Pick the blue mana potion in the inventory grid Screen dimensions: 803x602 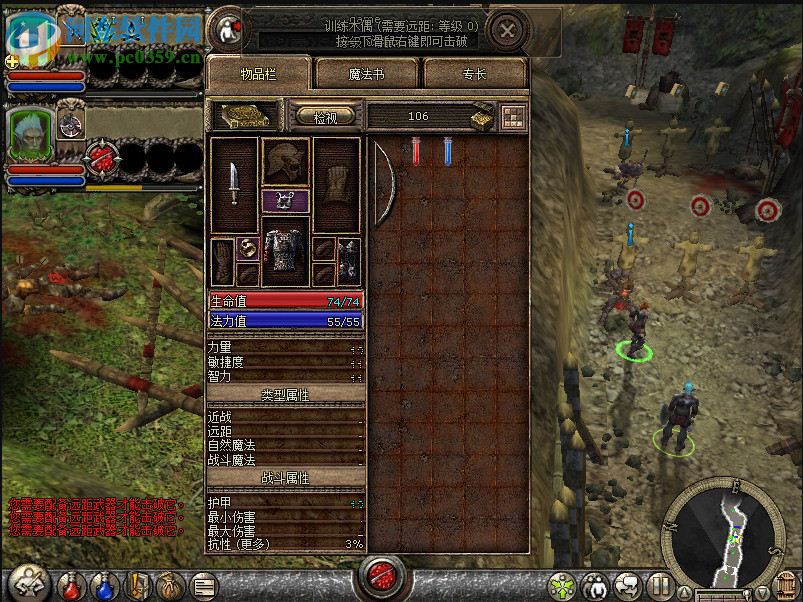447,151
